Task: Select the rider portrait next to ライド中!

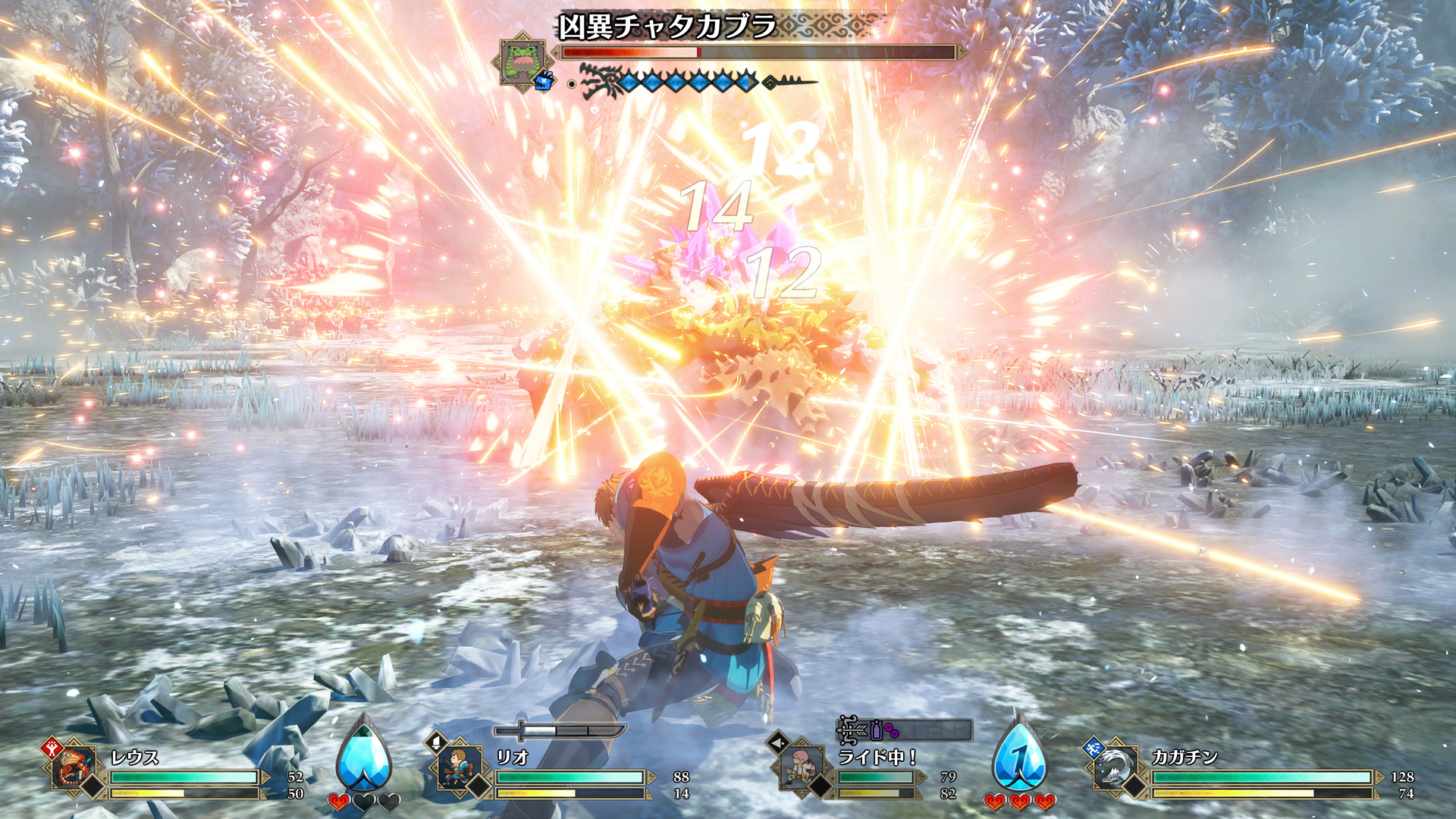Action: 800,766
